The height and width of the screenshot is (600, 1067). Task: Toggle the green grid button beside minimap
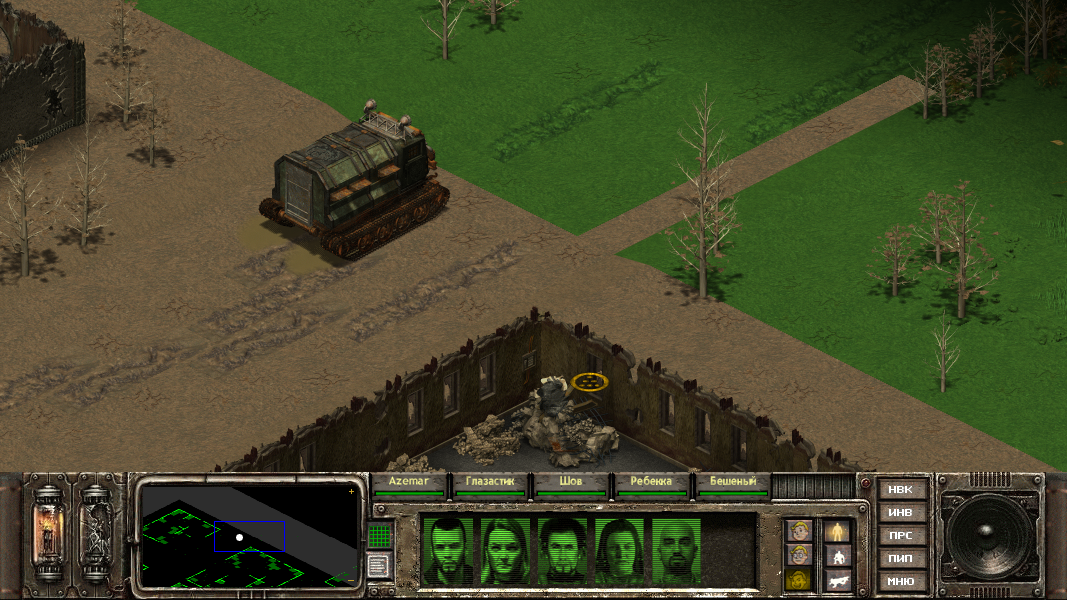pyautogui.click(x=378, y=536)
